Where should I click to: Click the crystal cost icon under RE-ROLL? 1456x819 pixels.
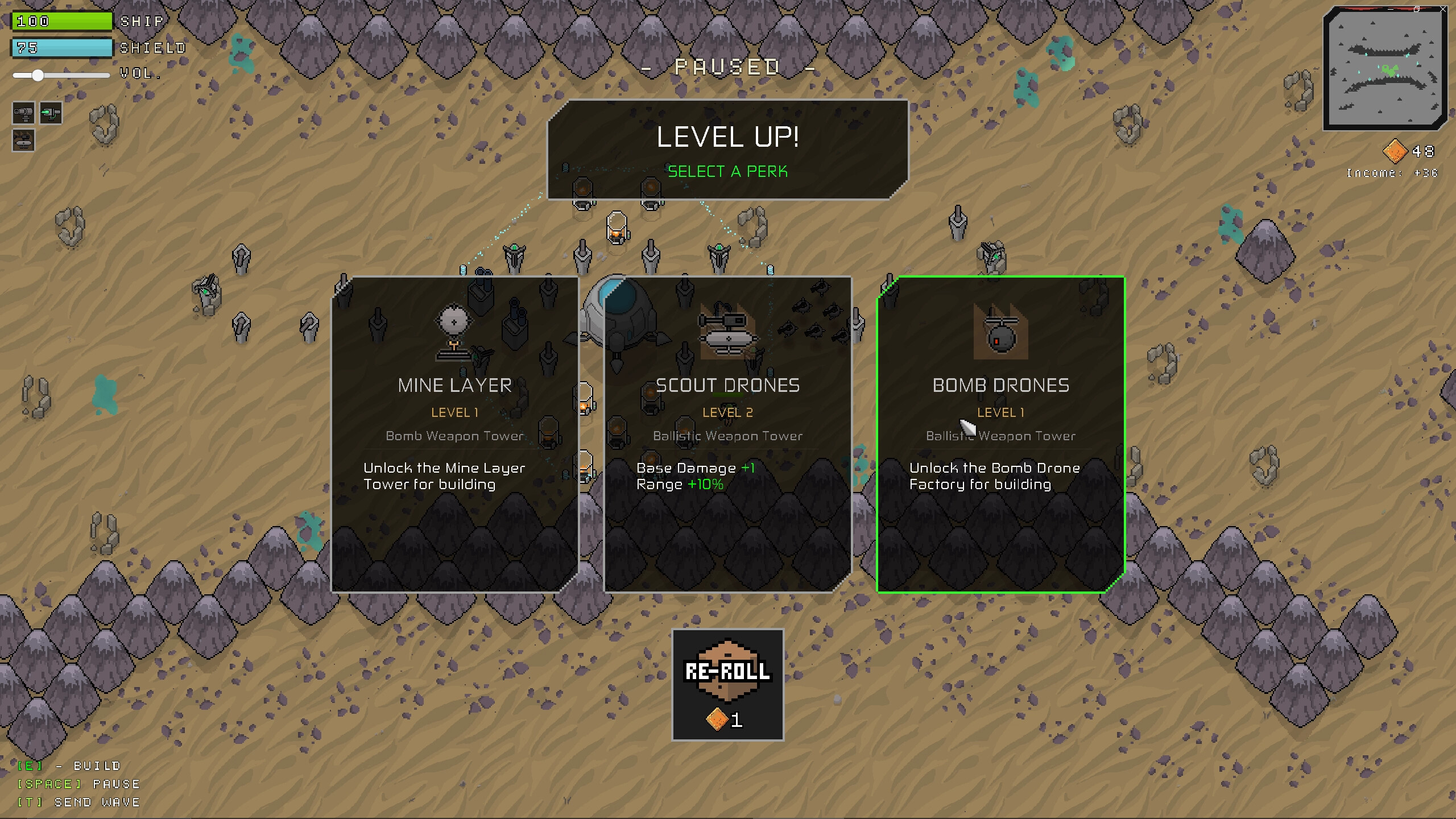pyautogui.click(x=716, y=720)
